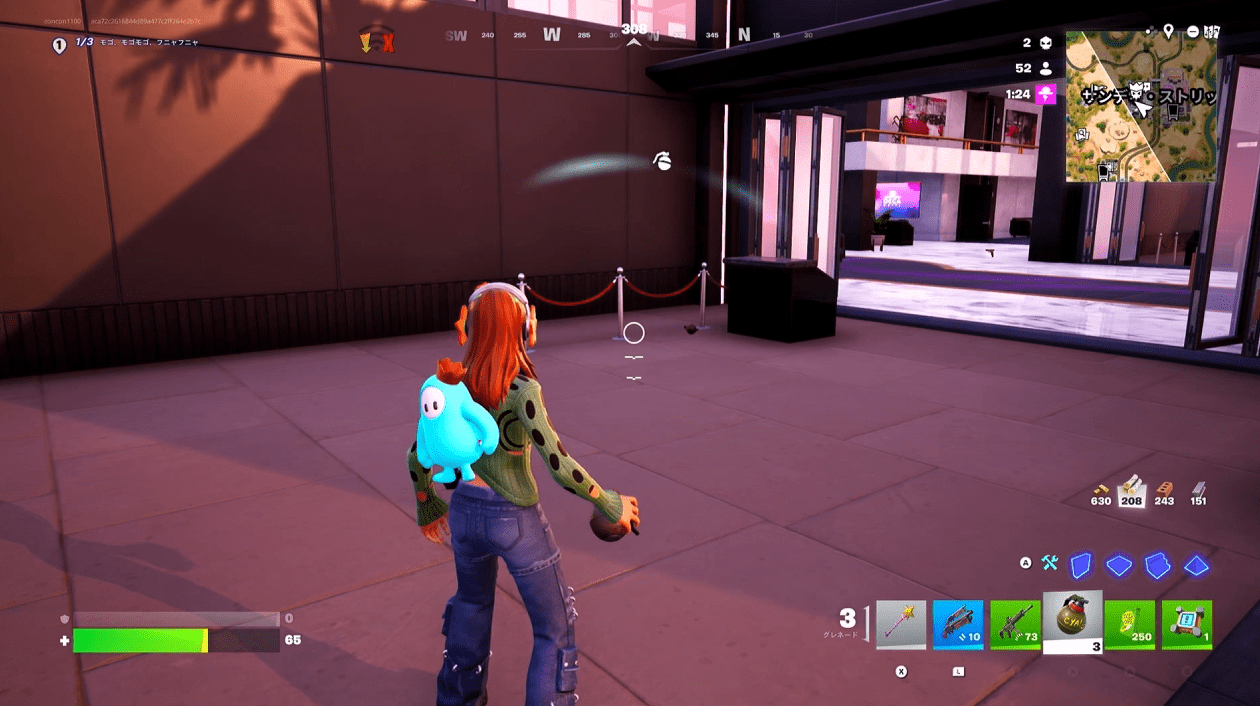Select the wall building piece

1081,565
